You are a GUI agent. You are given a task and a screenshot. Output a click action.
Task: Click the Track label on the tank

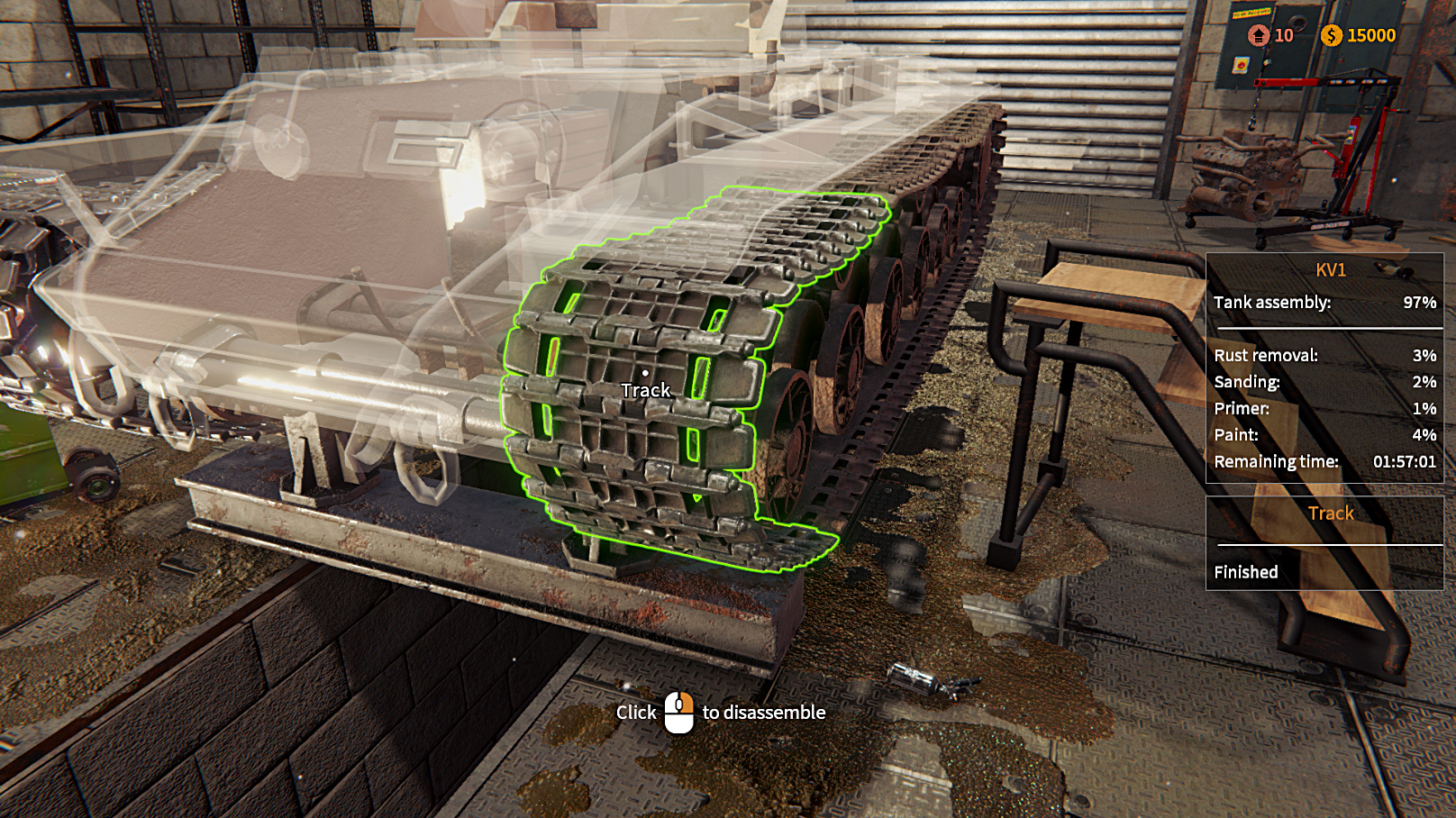(645, 390)
